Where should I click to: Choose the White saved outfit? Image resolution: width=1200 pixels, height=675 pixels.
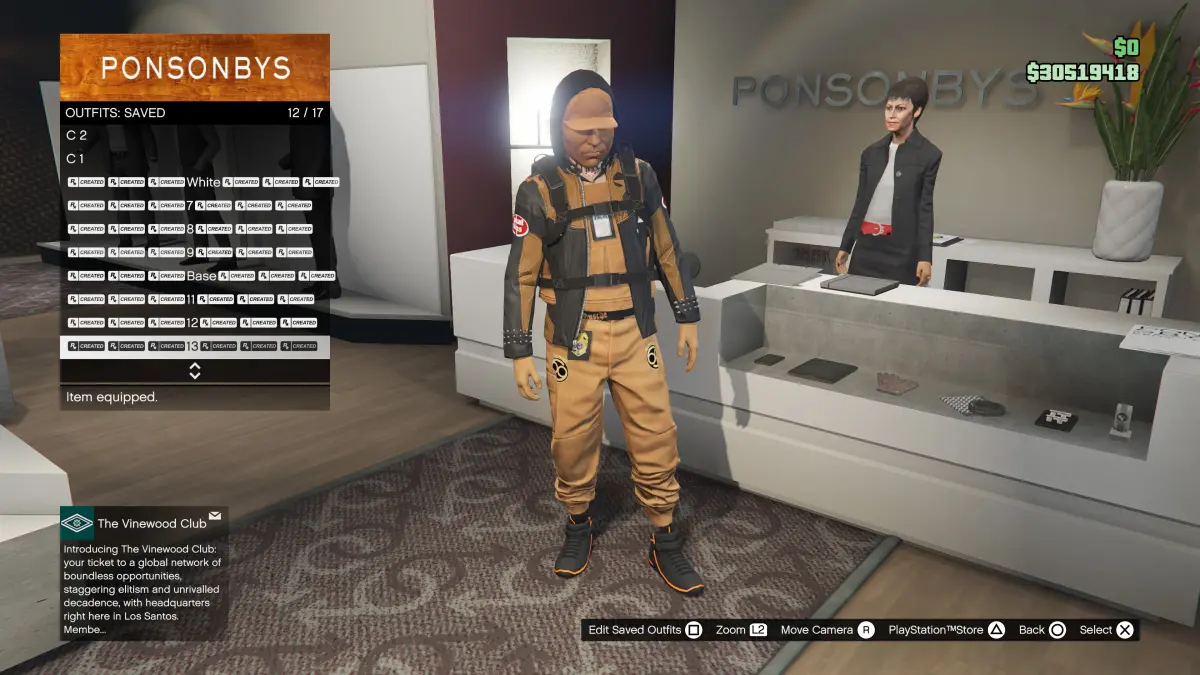tap(194, 182)
